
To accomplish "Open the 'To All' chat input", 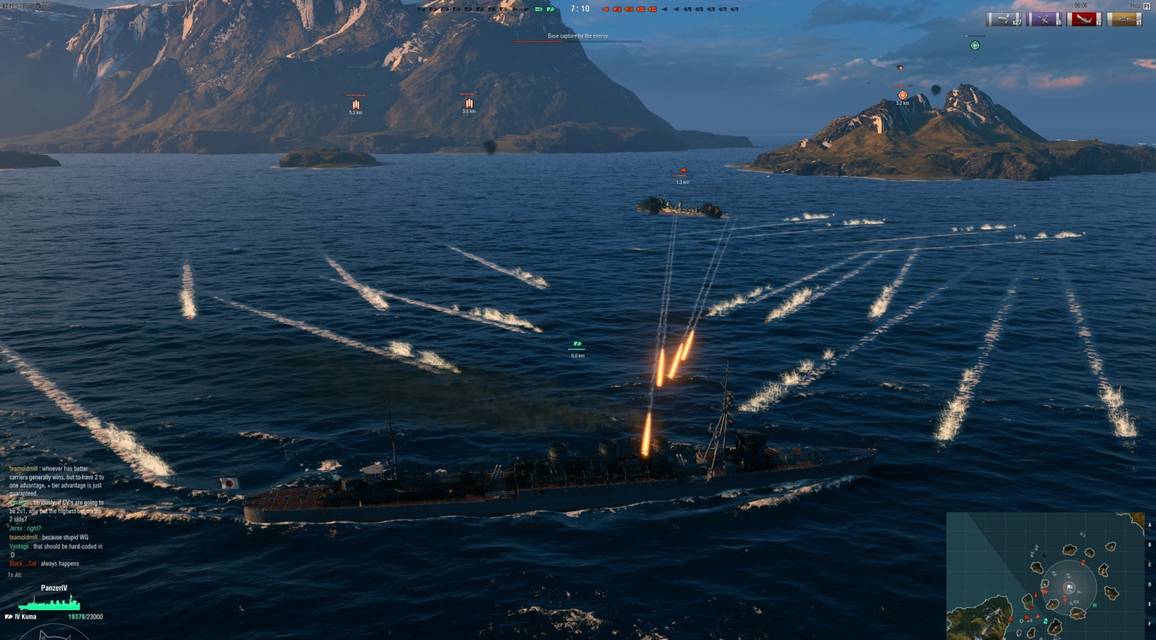I will [16, 575].
